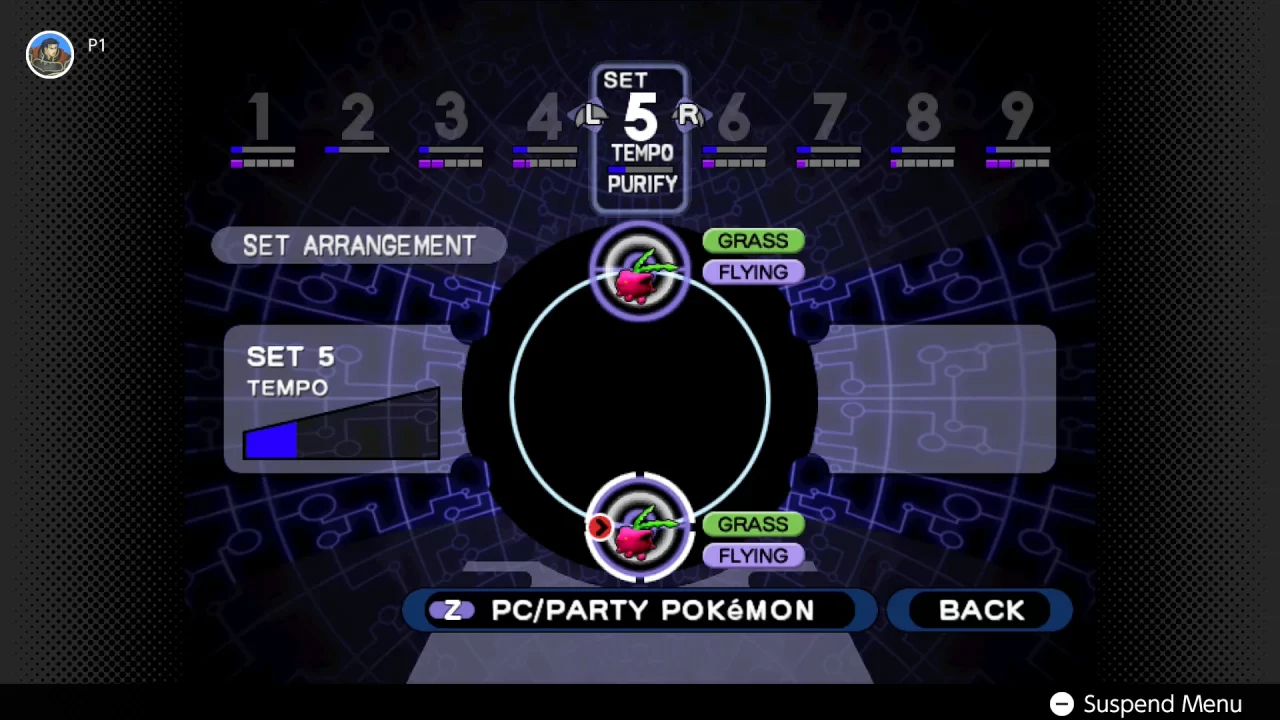This screenshot has height=720, width=1280.
Task: Toggle the TEMPO label in the set header
Action: 641,153
